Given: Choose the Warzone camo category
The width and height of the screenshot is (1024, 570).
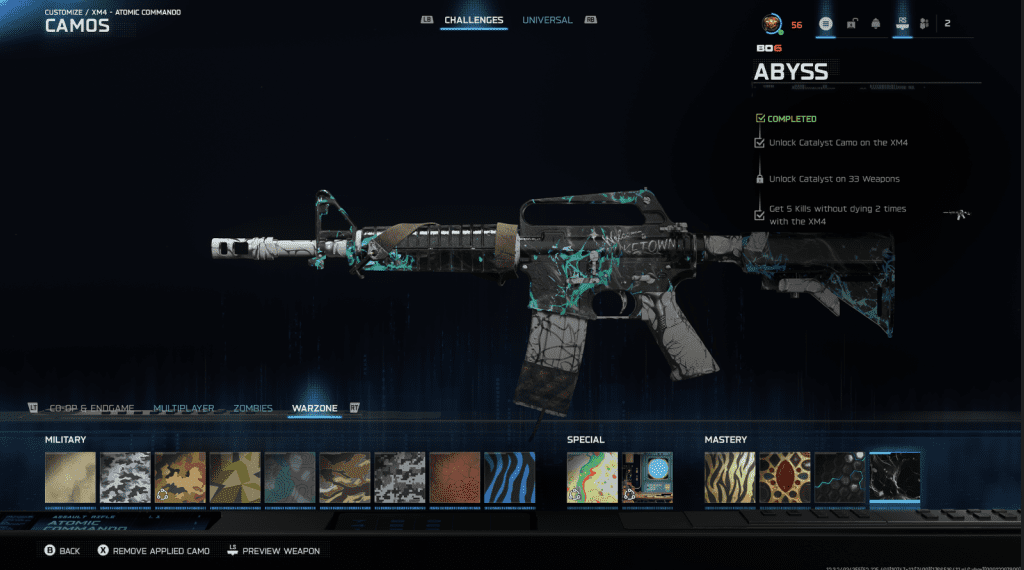Looking at the screenshot, I should (314, 408).
